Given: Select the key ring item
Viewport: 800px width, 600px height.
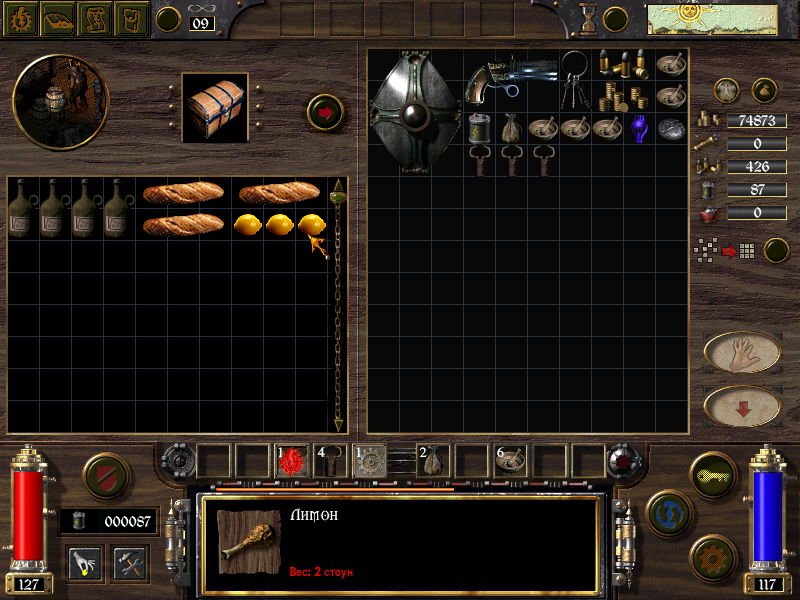Looking at the screenshot, I should click(578, 82).
